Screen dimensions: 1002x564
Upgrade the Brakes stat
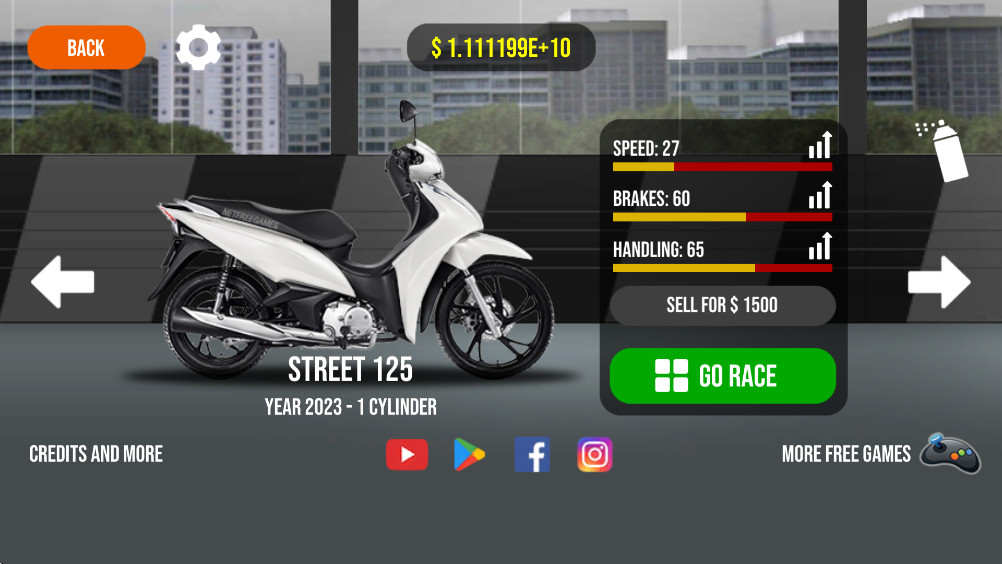tap(820, 196)
